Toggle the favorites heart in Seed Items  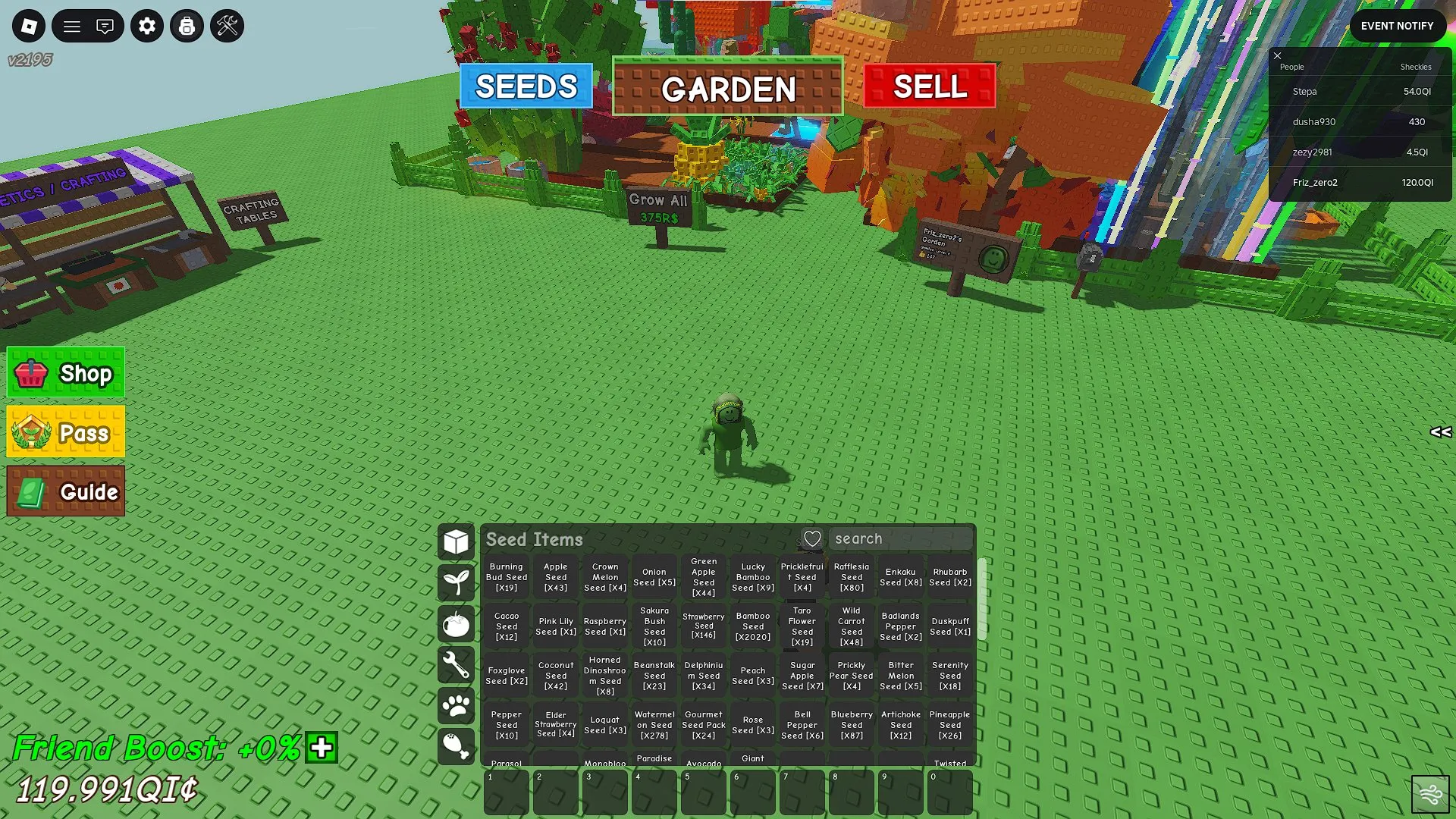[x=813, y=538]
